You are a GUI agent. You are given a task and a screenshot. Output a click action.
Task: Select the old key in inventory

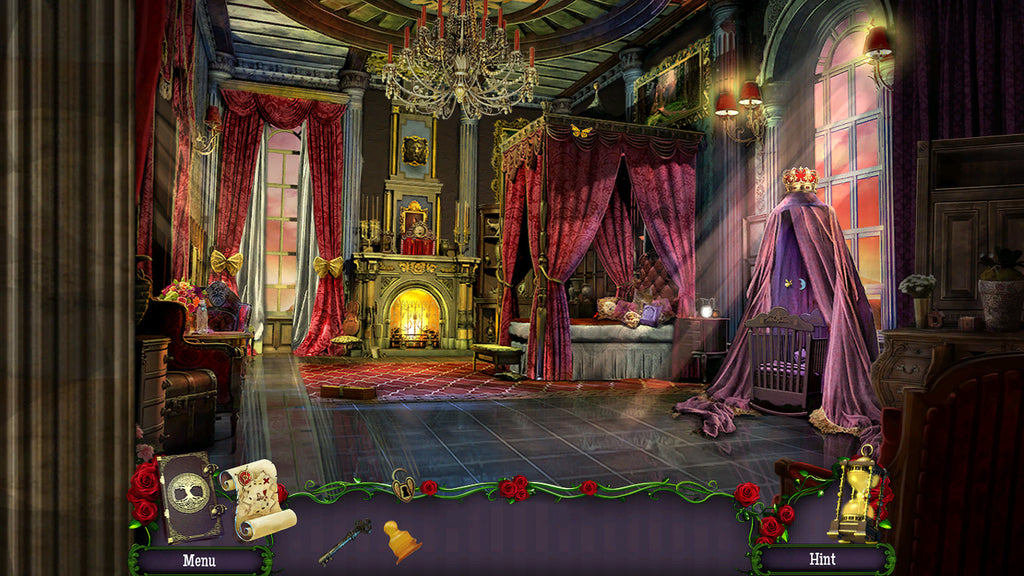click(x=345, y=541)
